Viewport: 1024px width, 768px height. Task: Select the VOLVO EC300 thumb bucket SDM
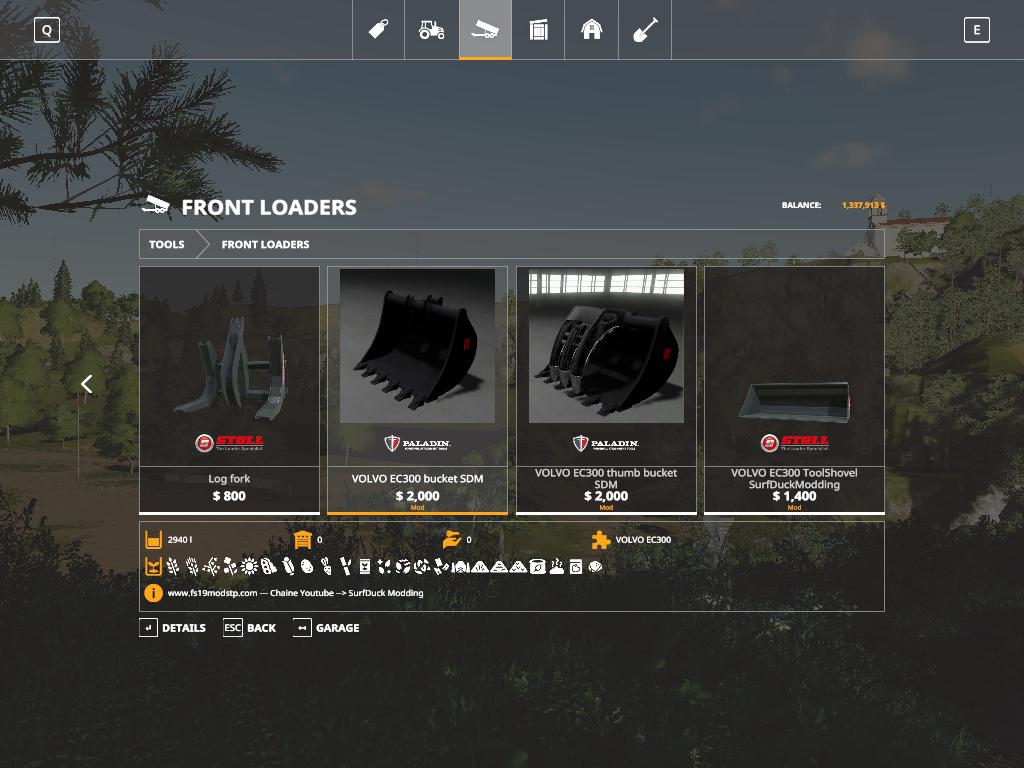[606, 389]
